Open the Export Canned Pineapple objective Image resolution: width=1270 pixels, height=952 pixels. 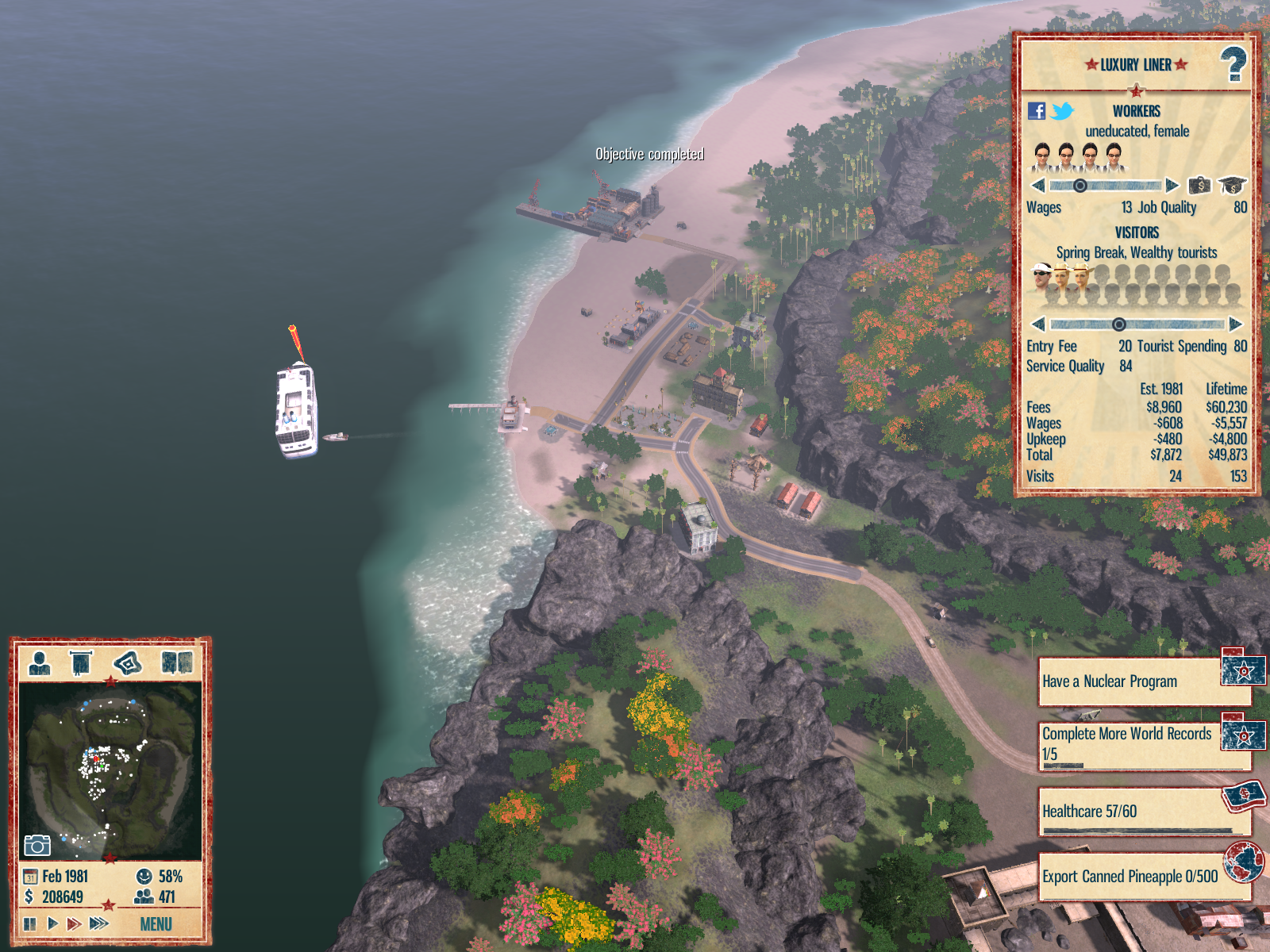[x=1129, y=876]
